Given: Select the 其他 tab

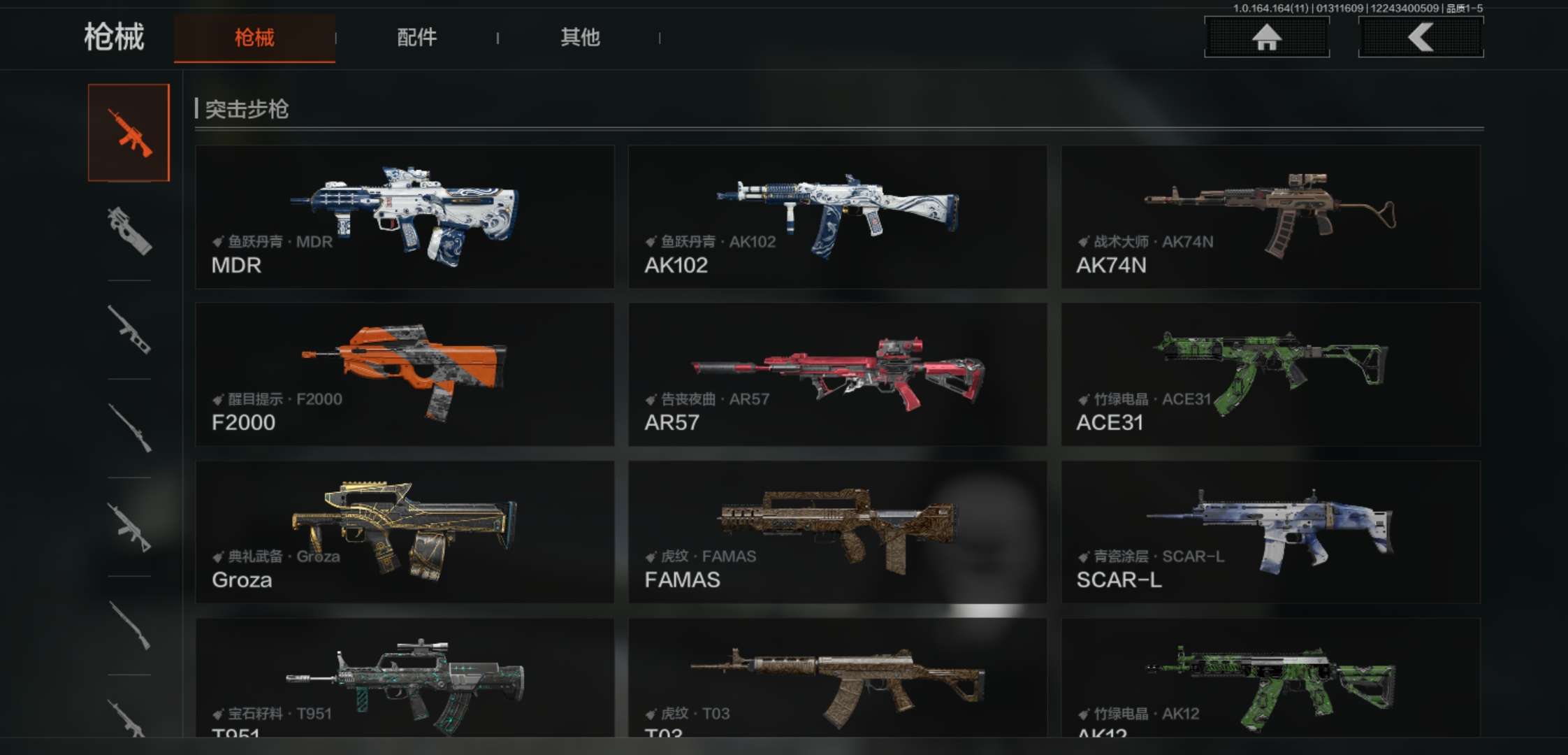Looking at the screenshot, I should click(580, 38).
